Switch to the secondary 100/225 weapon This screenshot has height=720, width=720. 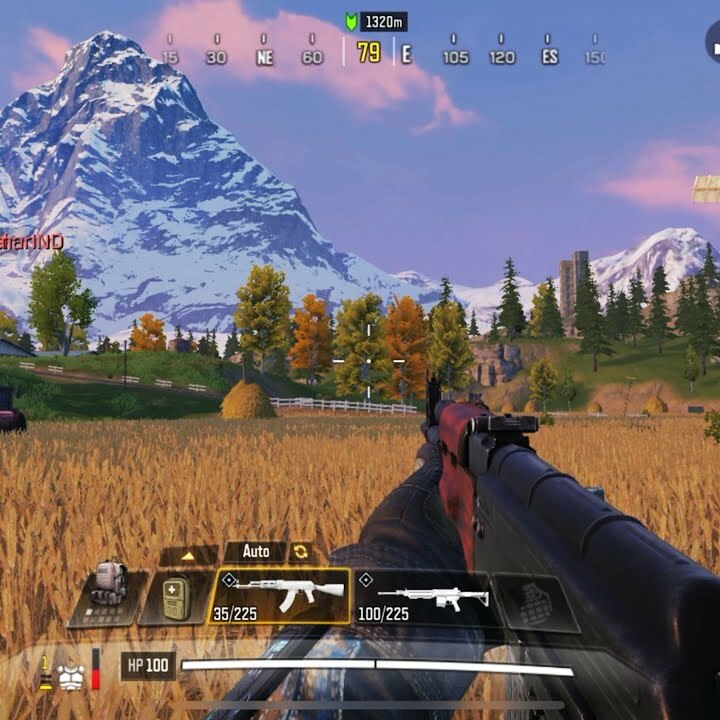[421, 597]
